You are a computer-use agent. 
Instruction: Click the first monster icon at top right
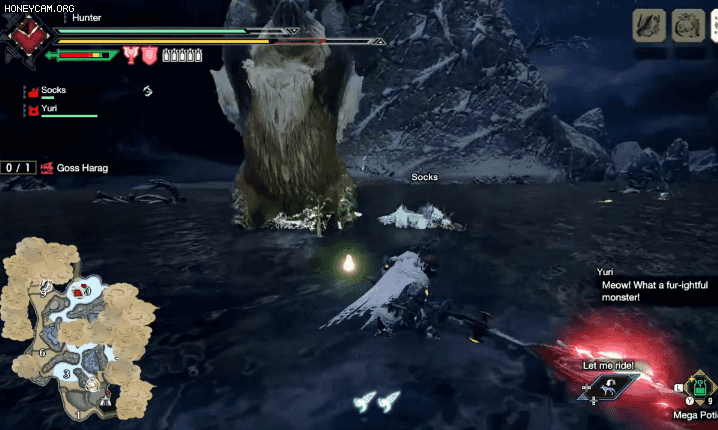pyautogui.click(x=648, y=25)
